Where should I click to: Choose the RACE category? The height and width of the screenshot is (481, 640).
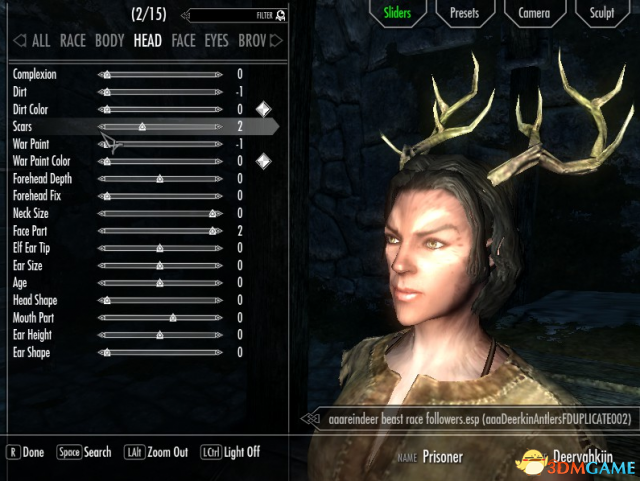coord(73,41)
